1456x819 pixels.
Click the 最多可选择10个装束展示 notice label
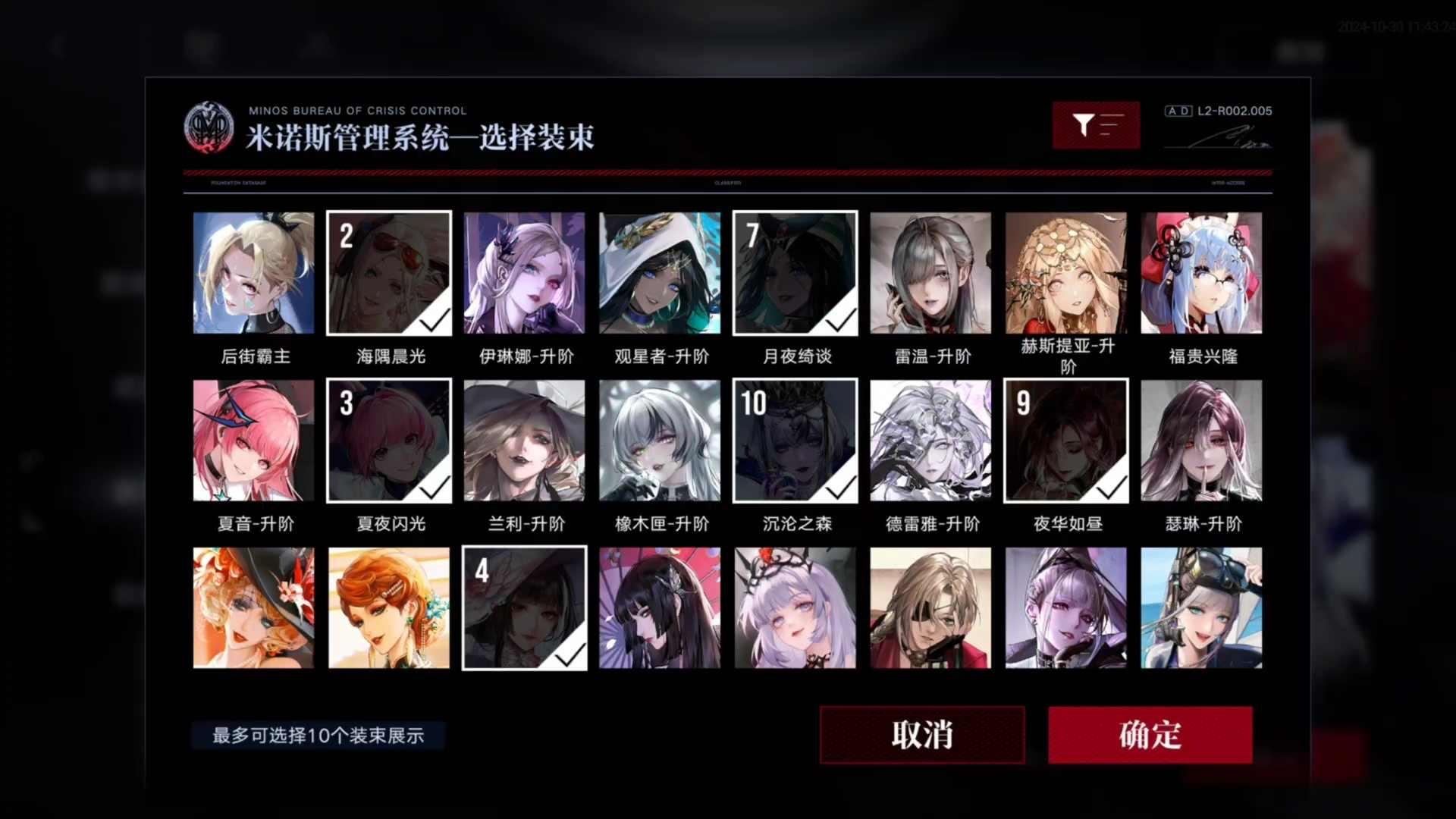[318, 734]
